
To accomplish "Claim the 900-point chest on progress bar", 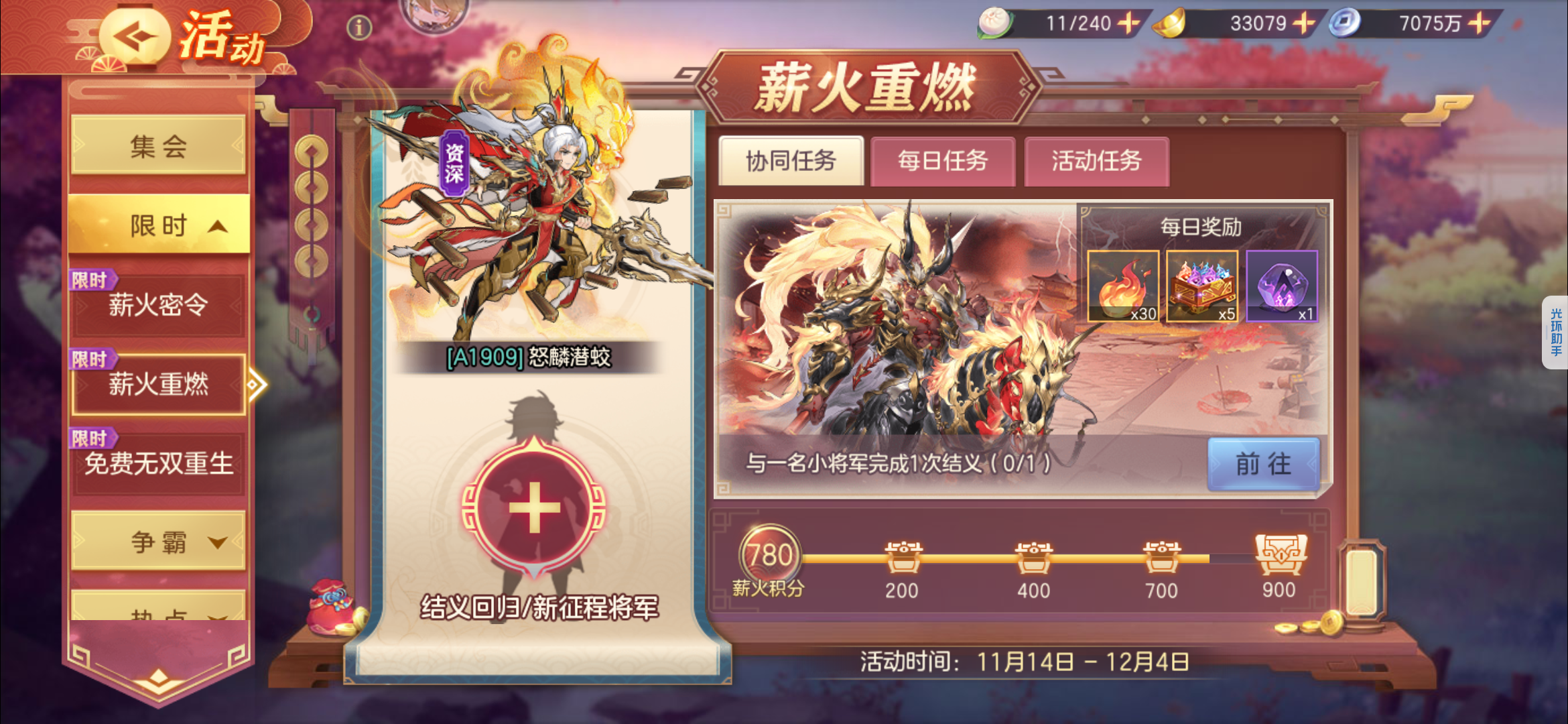I will coord(1279,555).
